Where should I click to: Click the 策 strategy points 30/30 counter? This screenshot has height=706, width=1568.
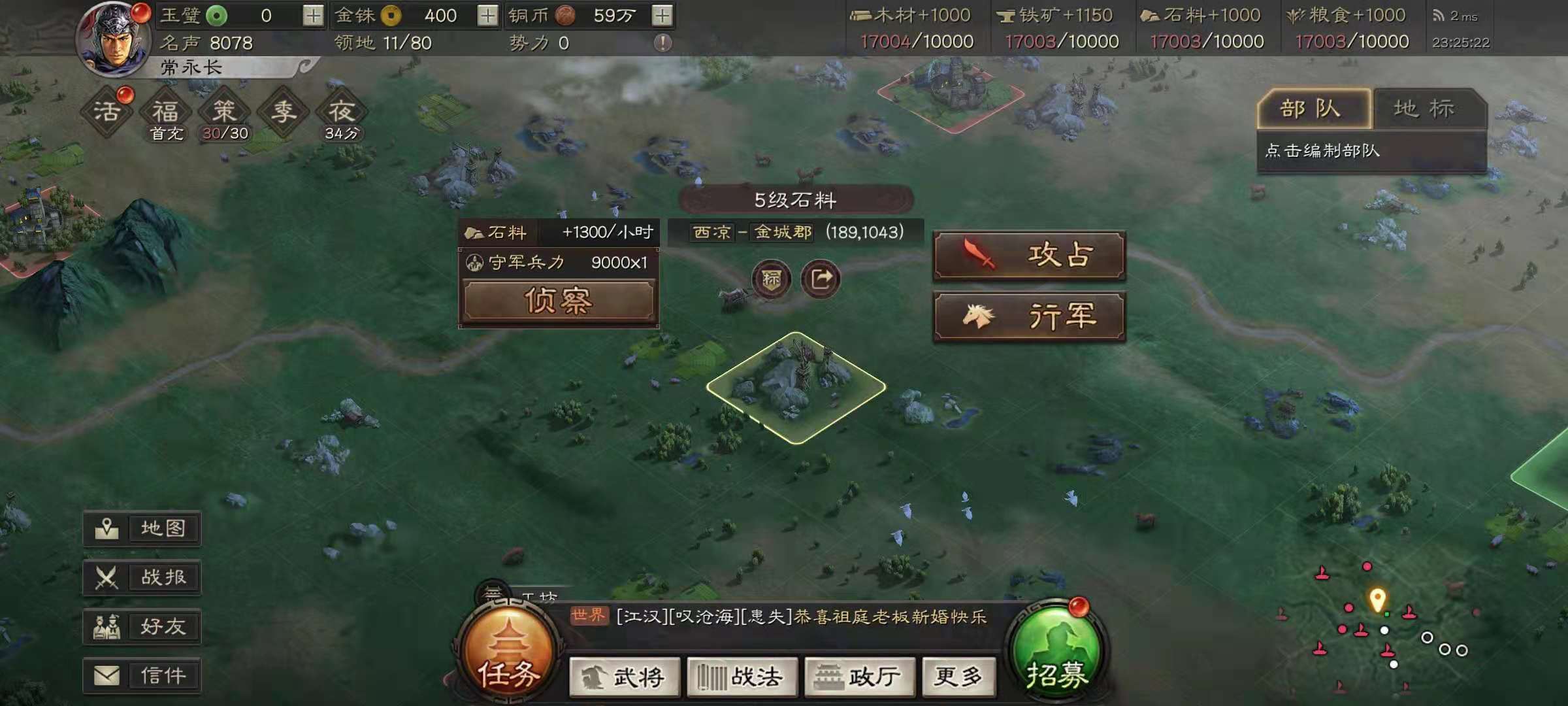pos(224,111)
